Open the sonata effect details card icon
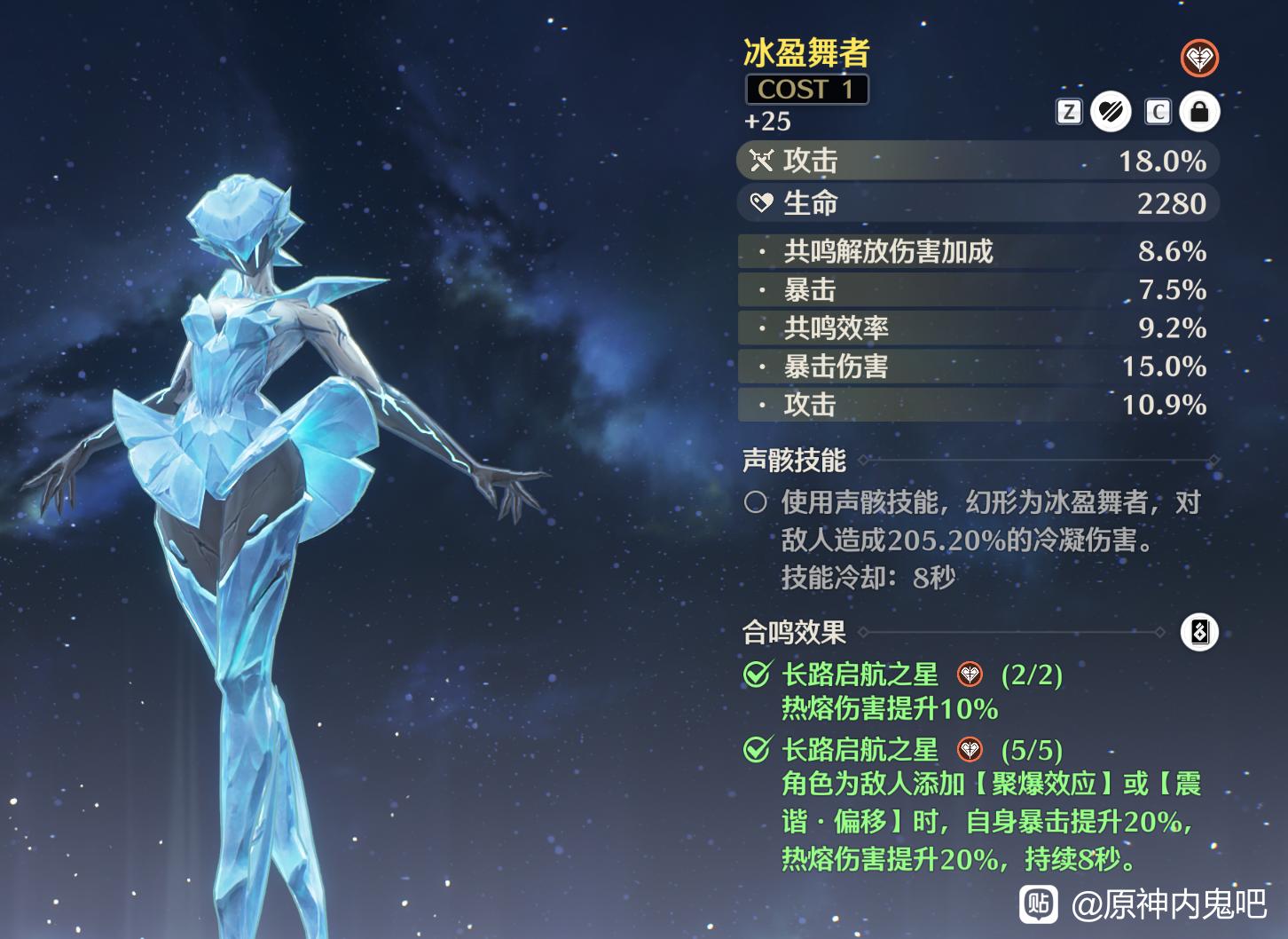1288x939 pixels. click(1199, 632)
